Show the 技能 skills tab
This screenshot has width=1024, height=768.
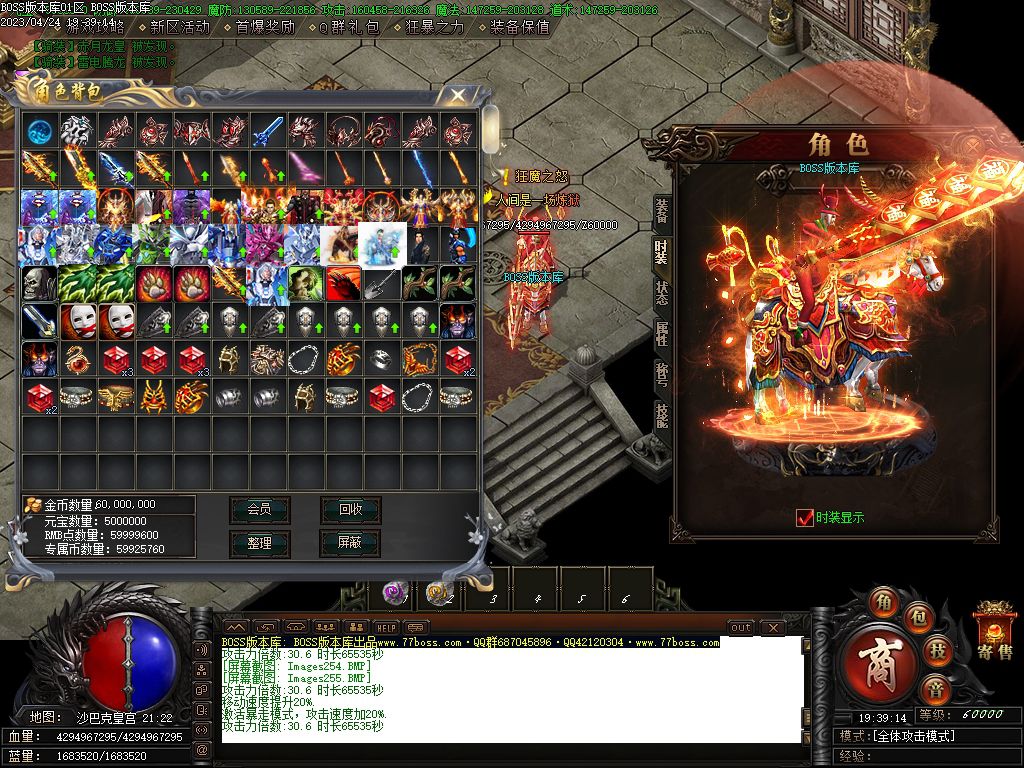coord(662,414)
